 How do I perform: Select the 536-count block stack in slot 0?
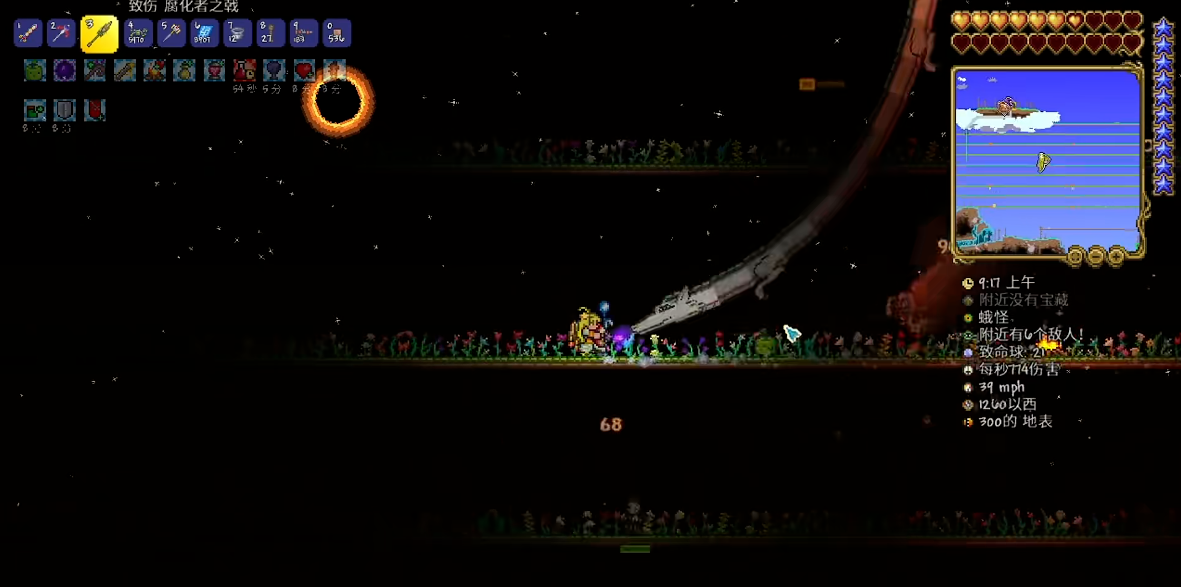tap(336, 34)
